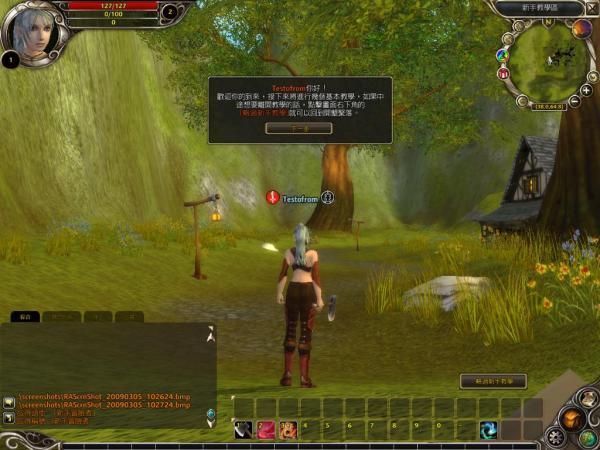Activate the axe attack skill in the hotbar
The image size is (600, 450).
[243, 429]
